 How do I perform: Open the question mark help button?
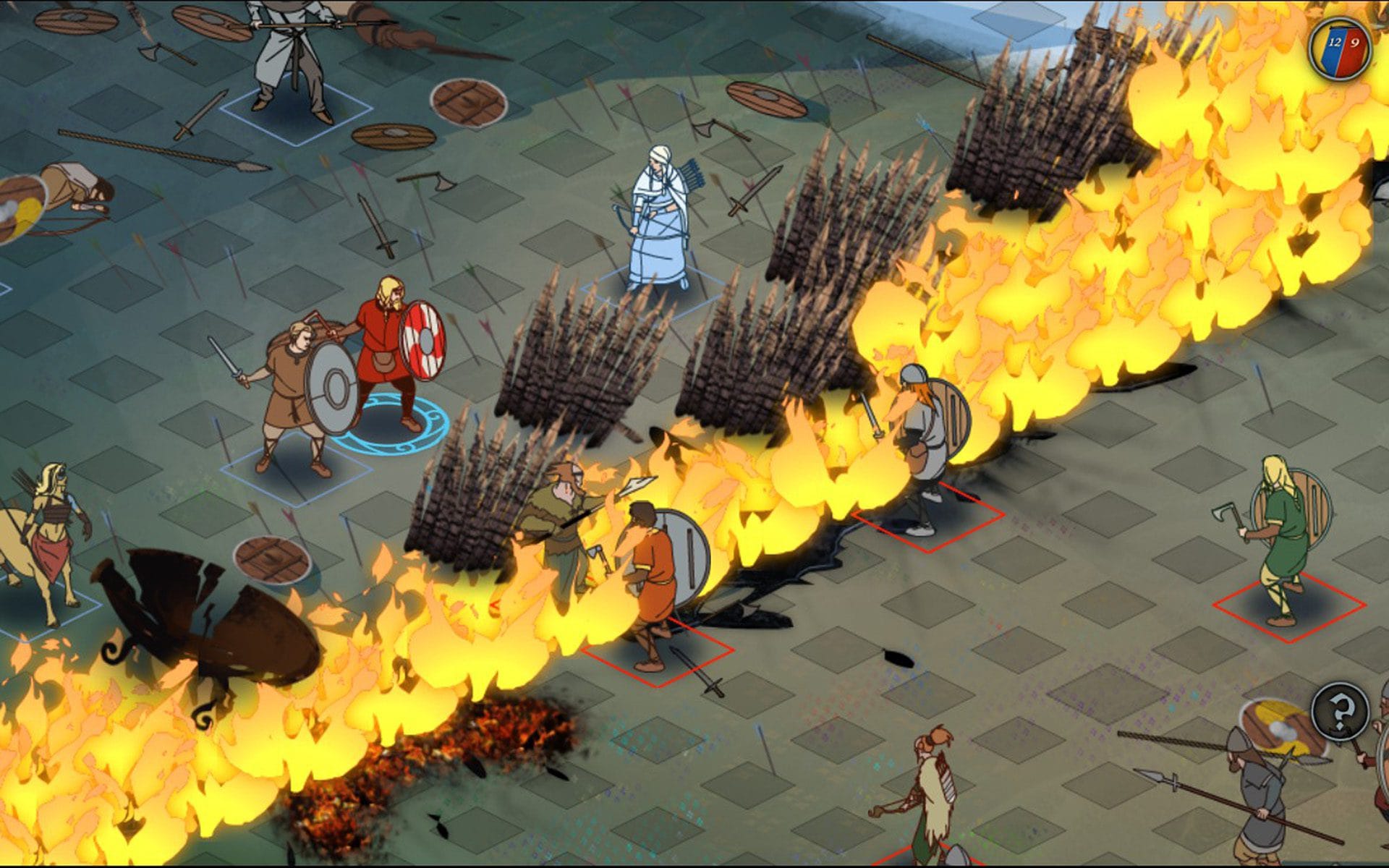pos(1340,712)
